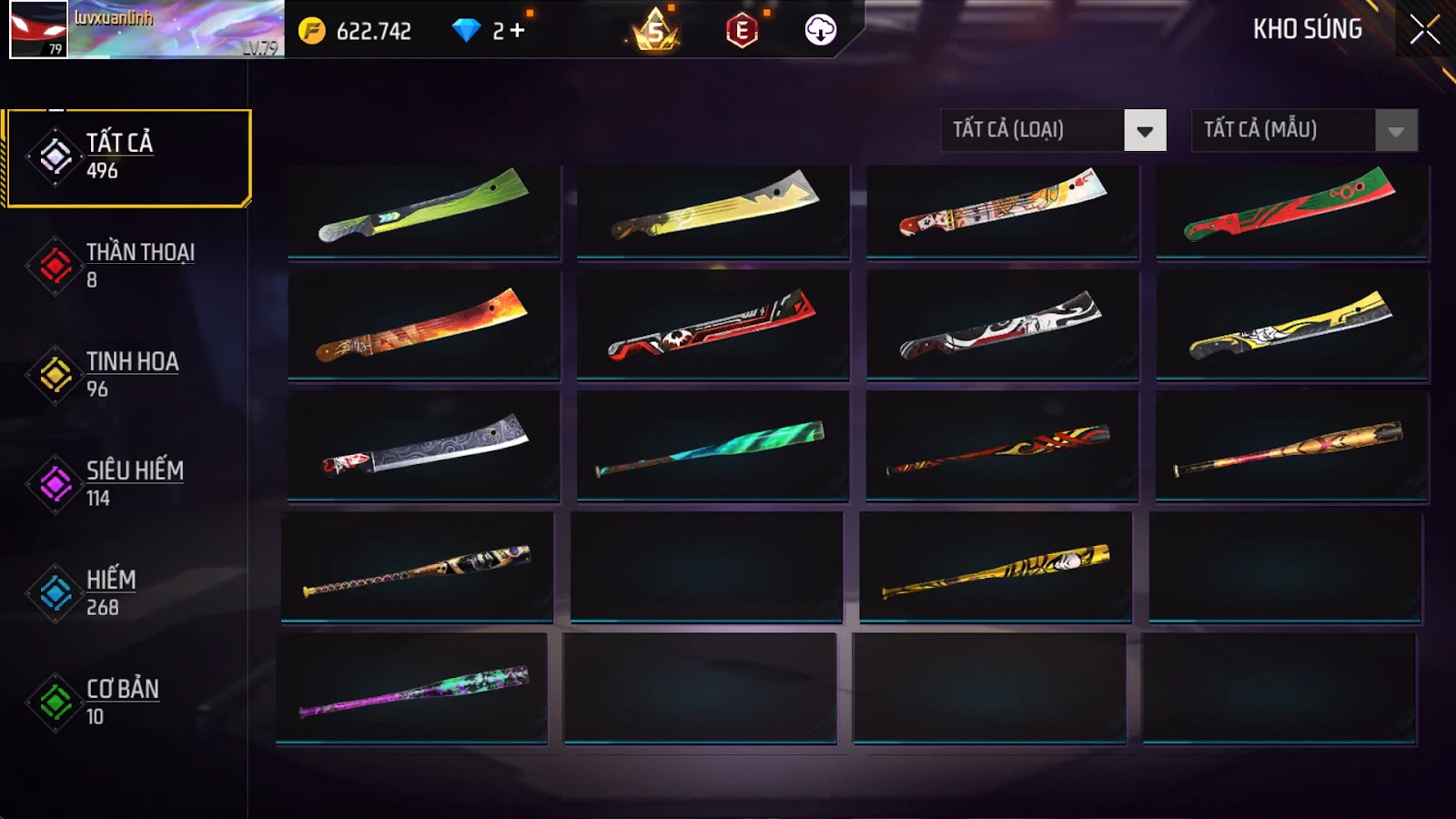Viewport: 1456px width, 819px height.
Task: Open the cloud download icon
Action: point(820,31)
